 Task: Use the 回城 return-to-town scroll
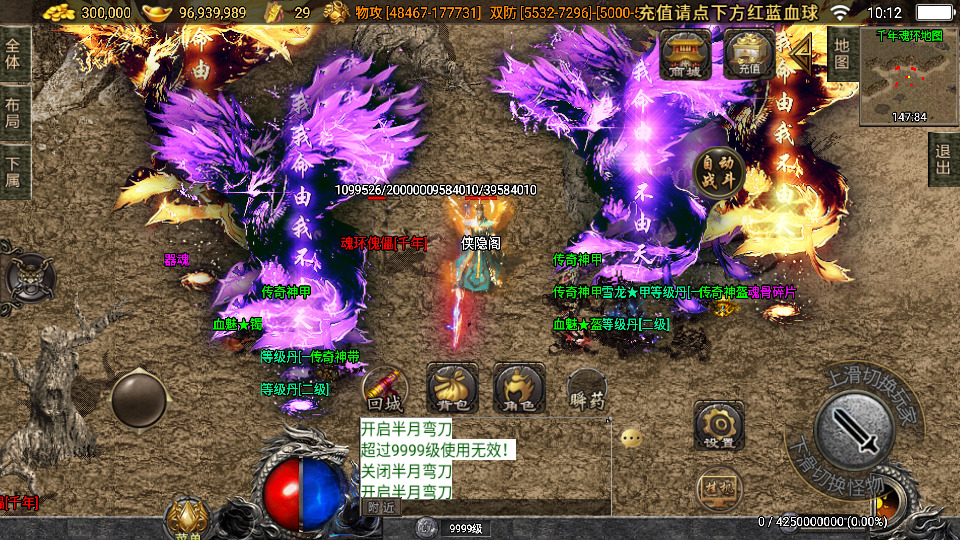[x=384, y=388]
